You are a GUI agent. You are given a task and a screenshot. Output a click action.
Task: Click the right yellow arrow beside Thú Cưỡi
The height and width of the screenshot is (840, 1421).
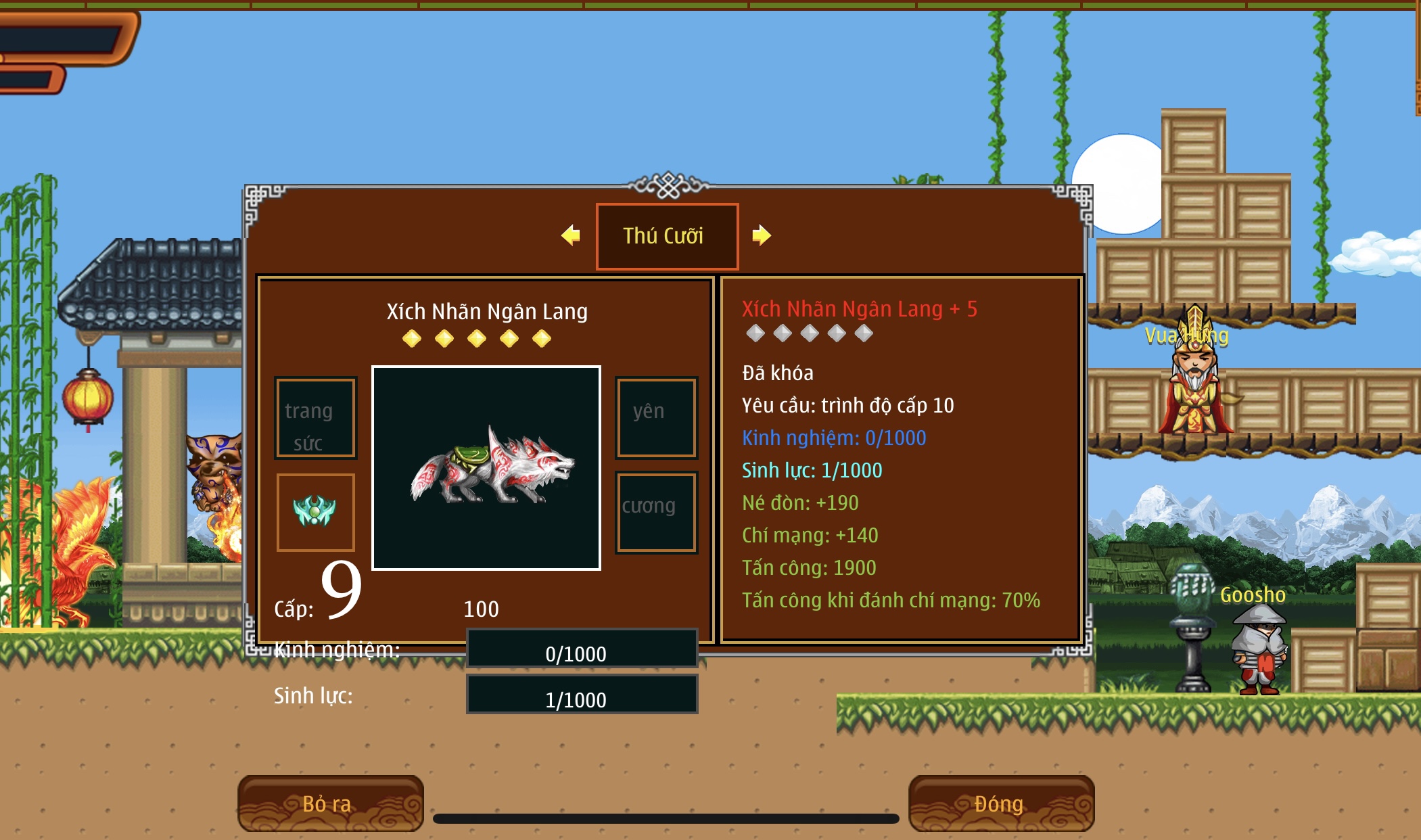click(761, 235)
